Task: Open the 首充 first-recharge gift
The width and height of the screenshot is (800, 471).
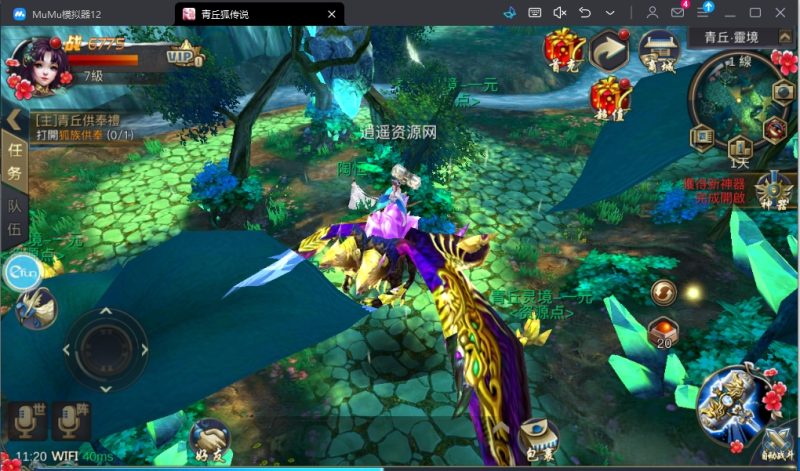Action: 561,50
